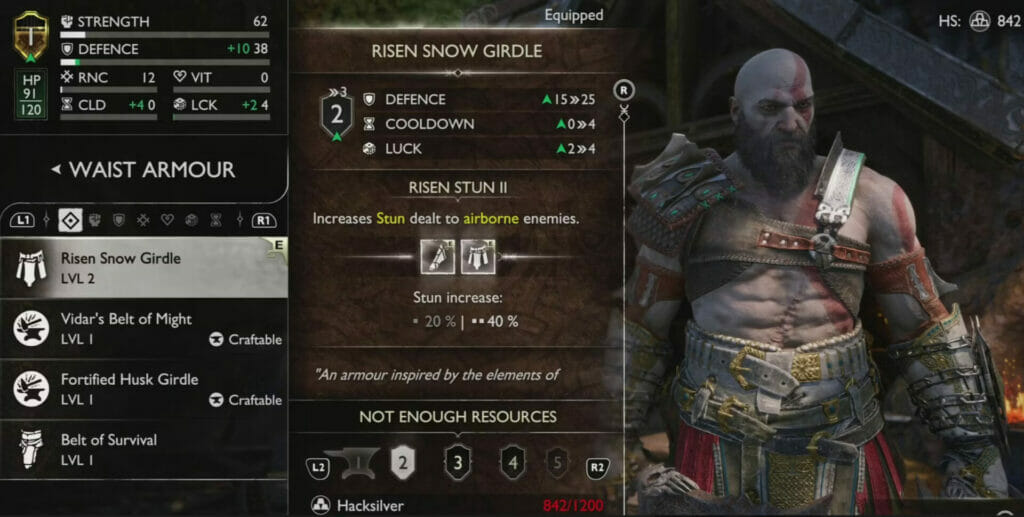Switch to the fist strength filter tab
This screenshot has width=1024, height=517.
(x=95, y=219)
